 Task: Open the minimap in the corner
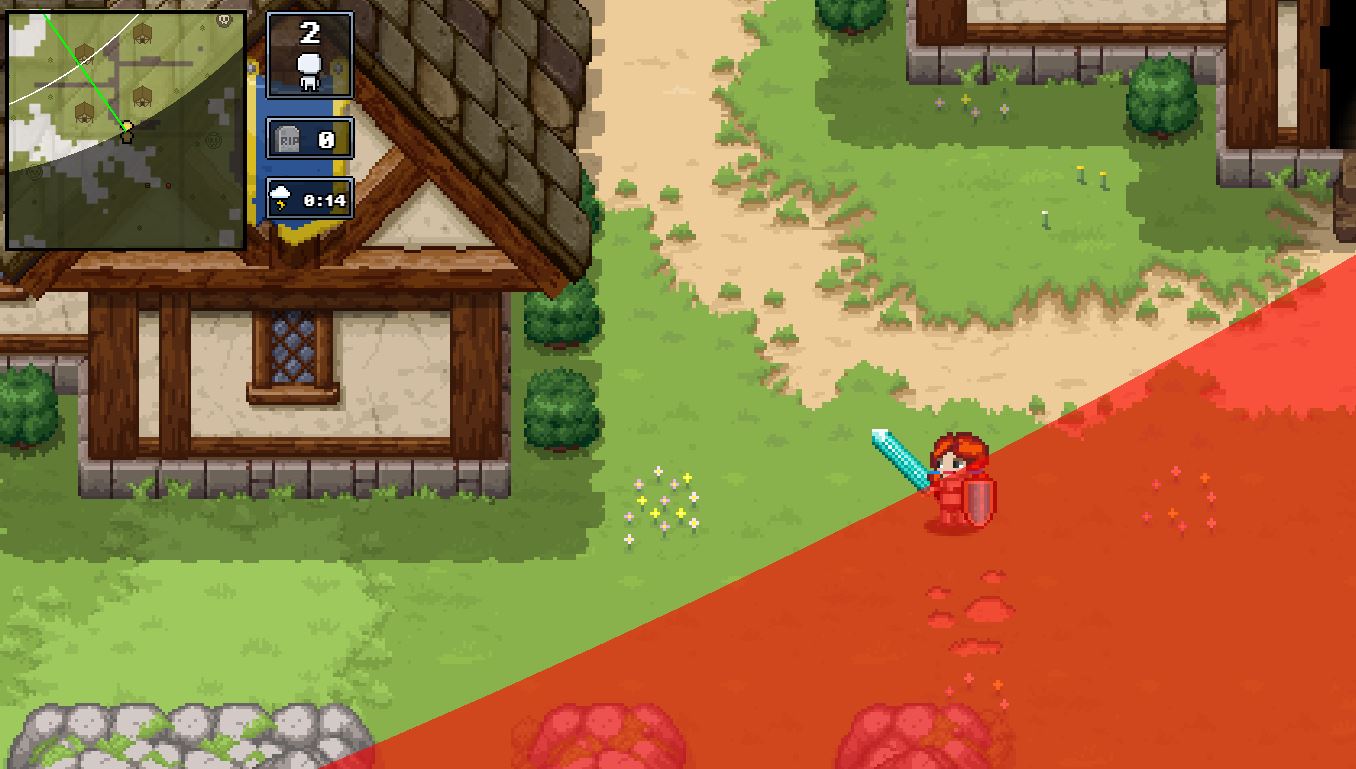[126, 130]
